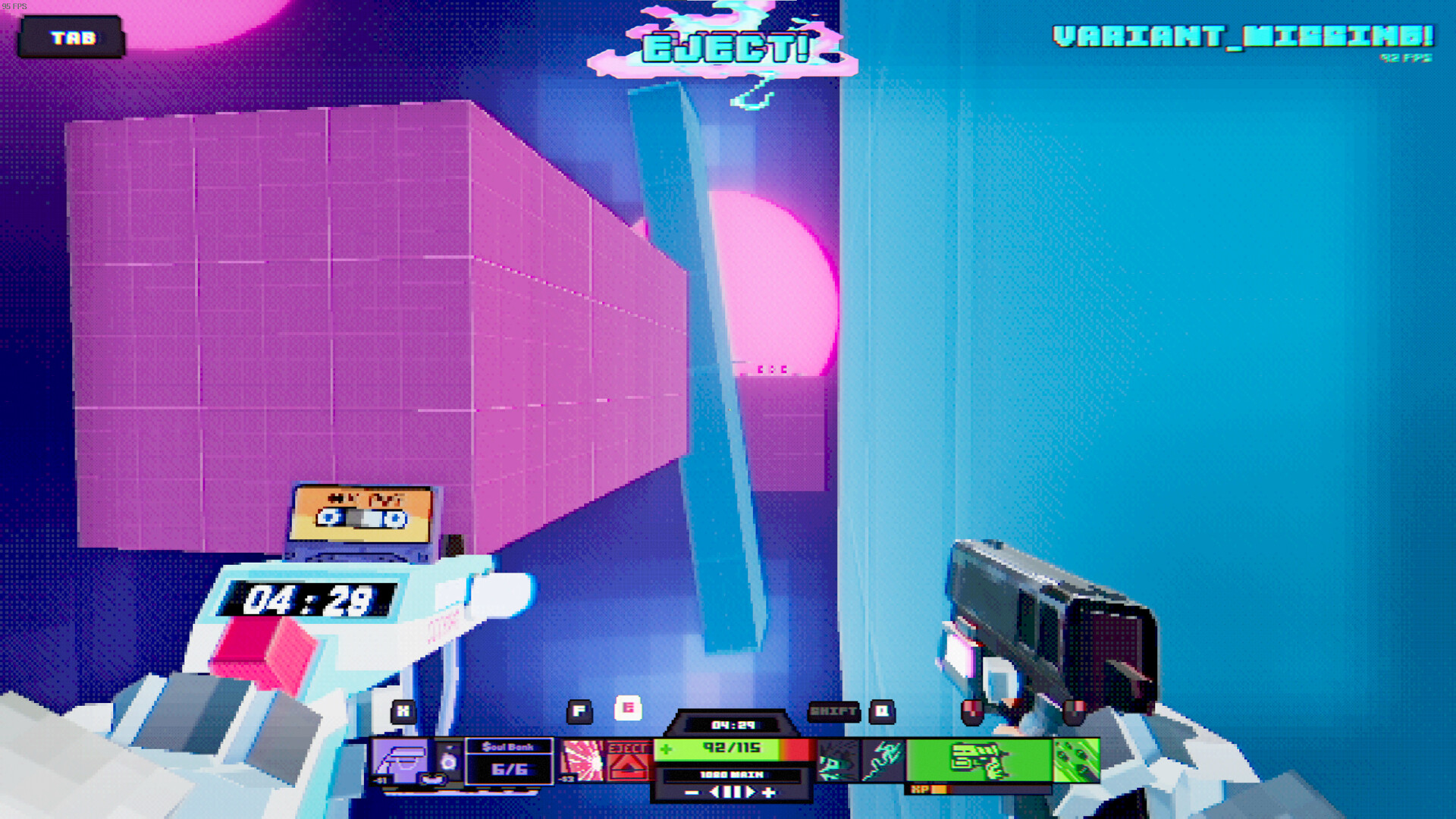Click the small grenade icon near Soul Bank
Screen dimensions: 1456x819
(x=449, y=764)
